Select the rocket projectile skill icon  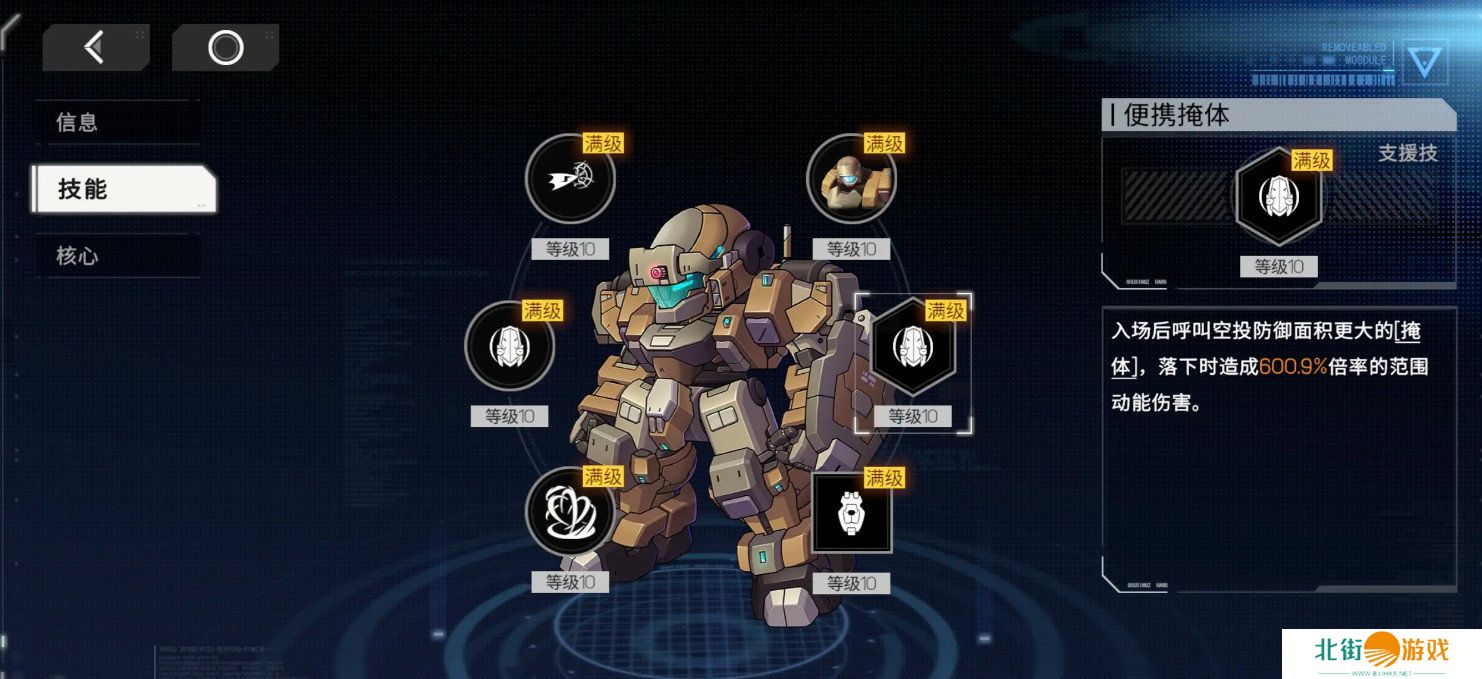[569, 179]
